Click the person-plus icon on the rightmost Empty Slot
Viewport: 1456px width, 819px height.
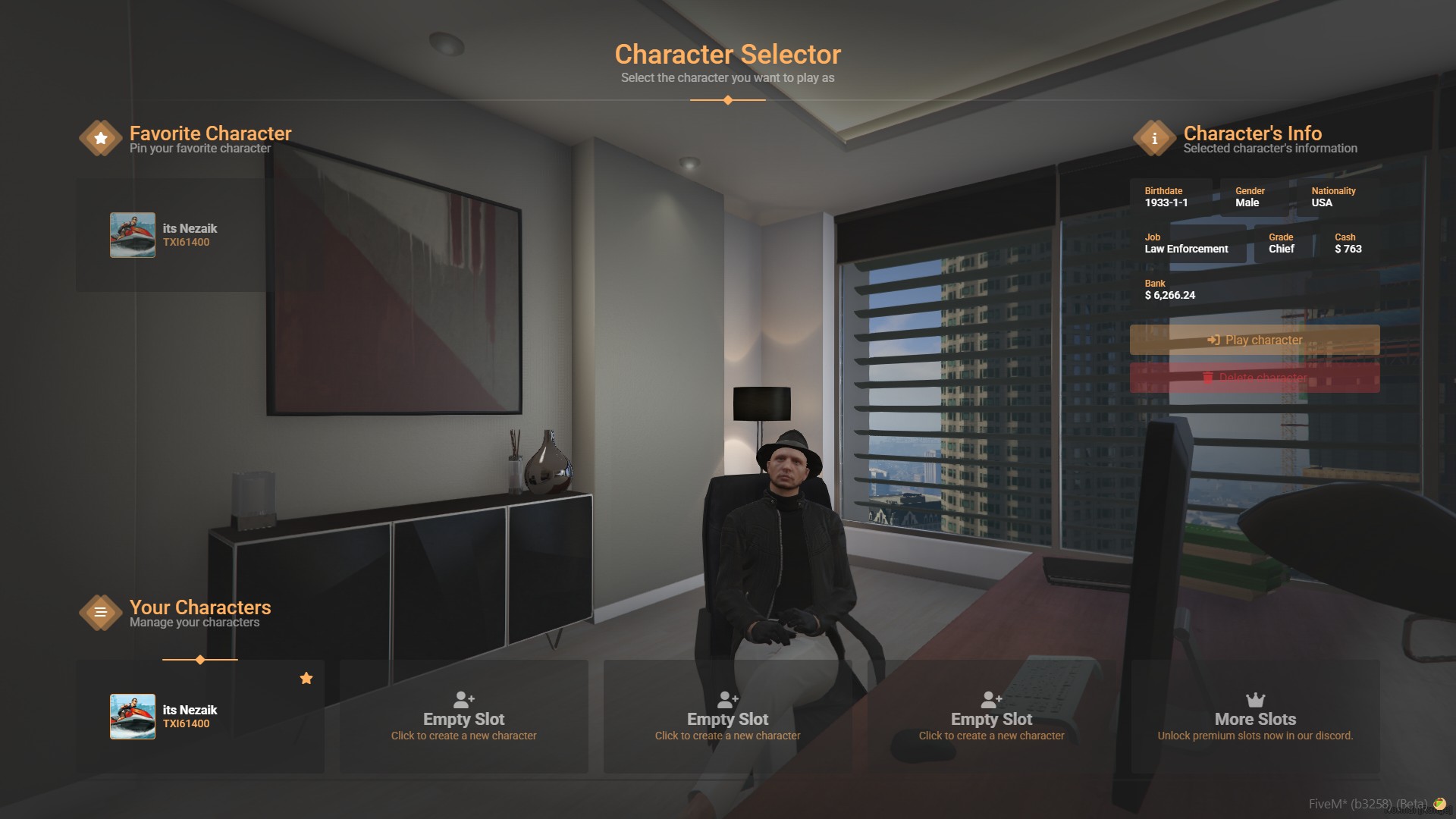[991, 699]
